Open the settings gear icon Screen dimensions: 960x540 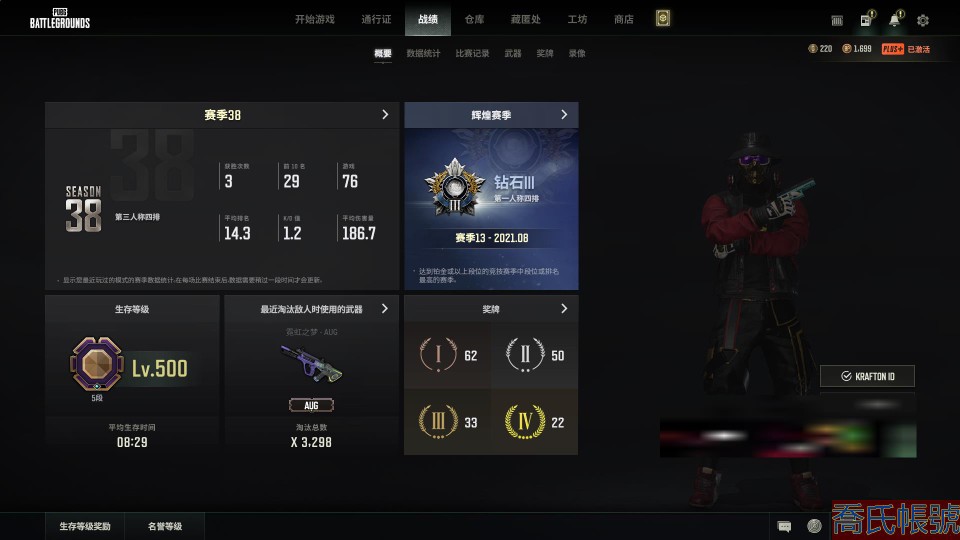click(x=923, y=20)
